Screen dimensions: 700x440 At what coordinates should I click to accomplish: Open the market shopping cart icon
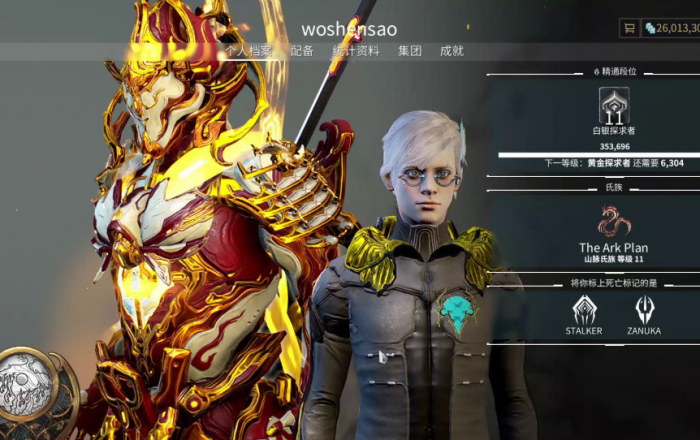tap(629, 28)
